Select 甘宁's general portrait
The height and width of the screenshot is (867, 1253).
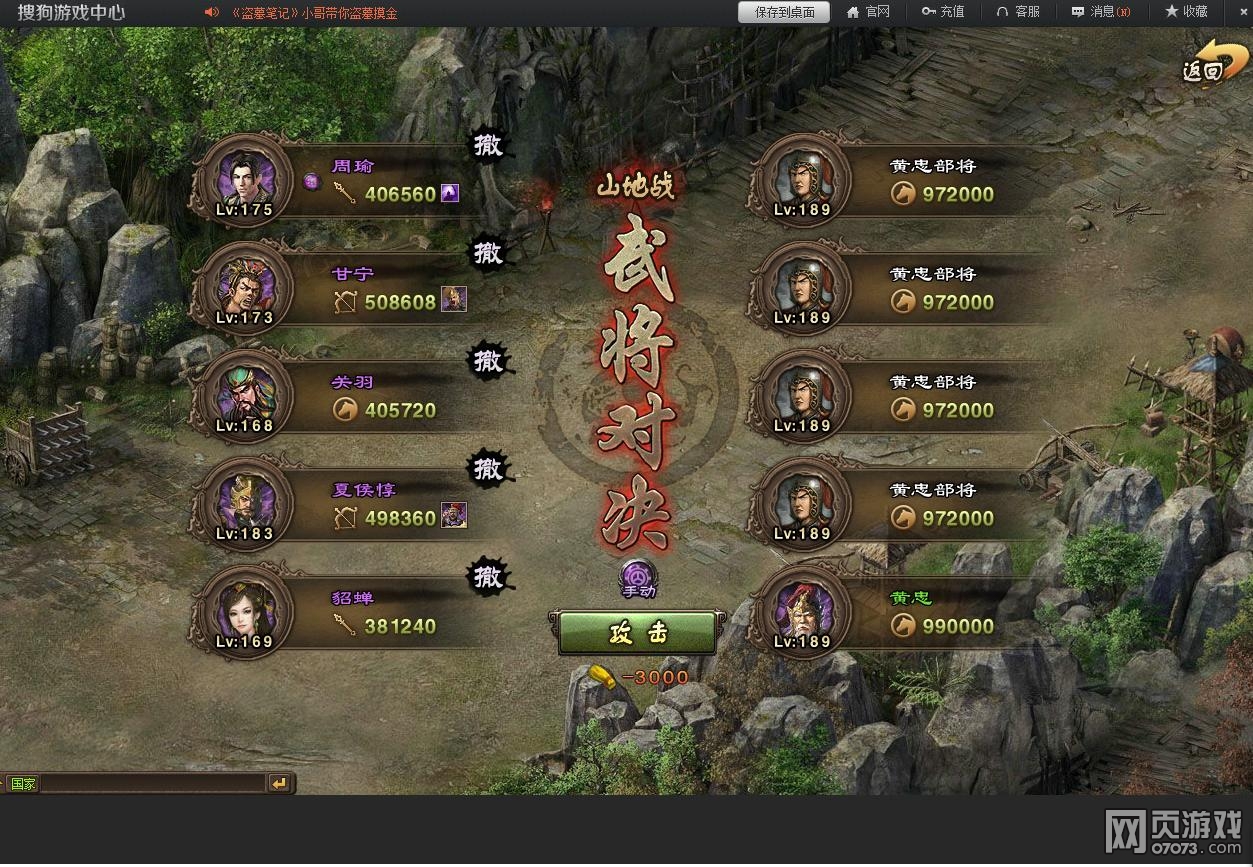click(x=244, y=288)
